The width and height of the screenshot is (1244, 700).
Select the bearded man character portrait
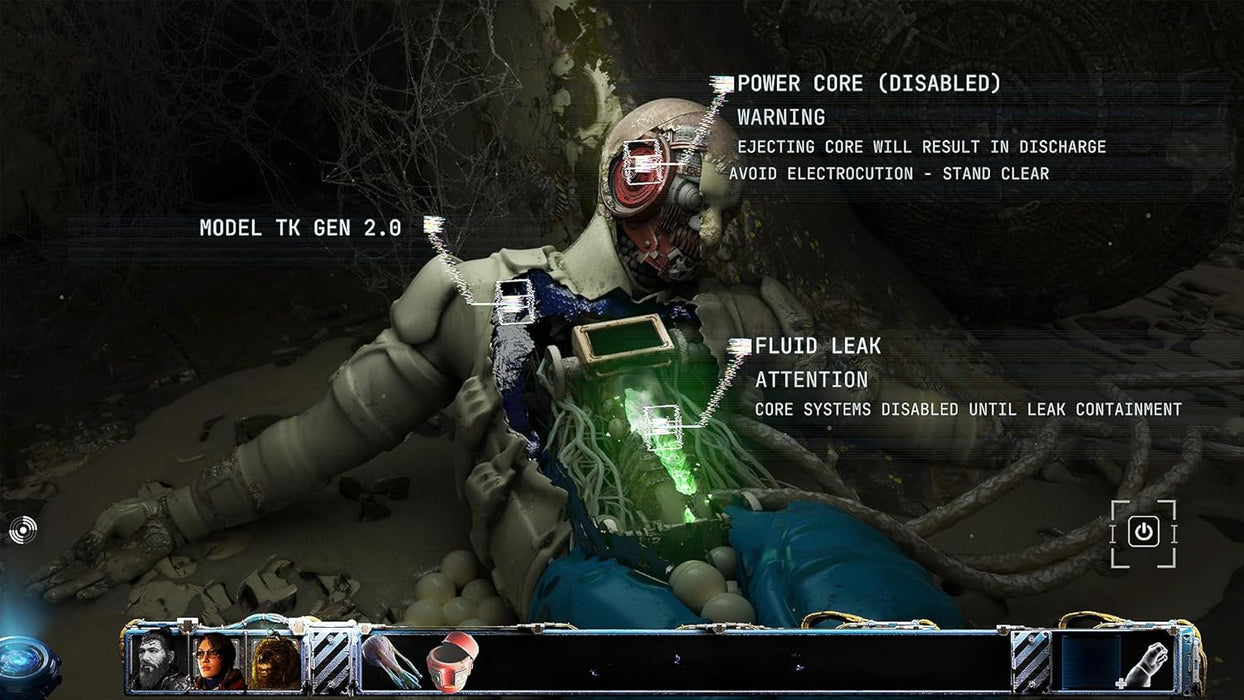[x=159, y=660]
